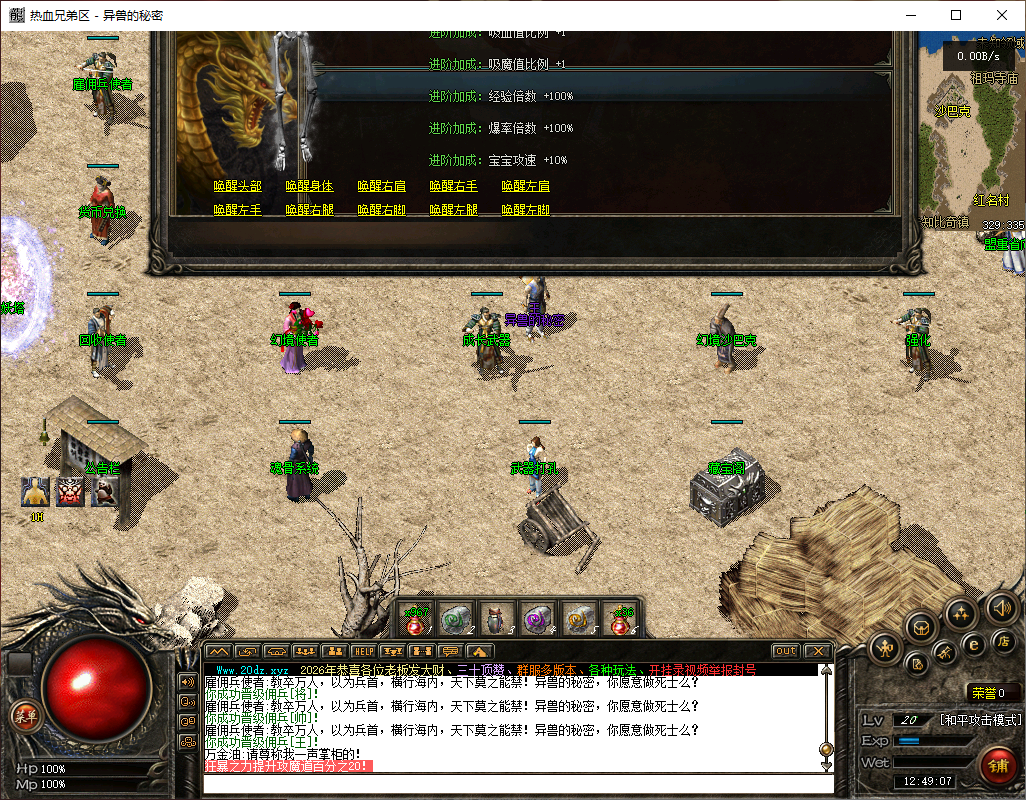Open the bag chest icon
The image size is (1026, 800).
click(921, 627)
